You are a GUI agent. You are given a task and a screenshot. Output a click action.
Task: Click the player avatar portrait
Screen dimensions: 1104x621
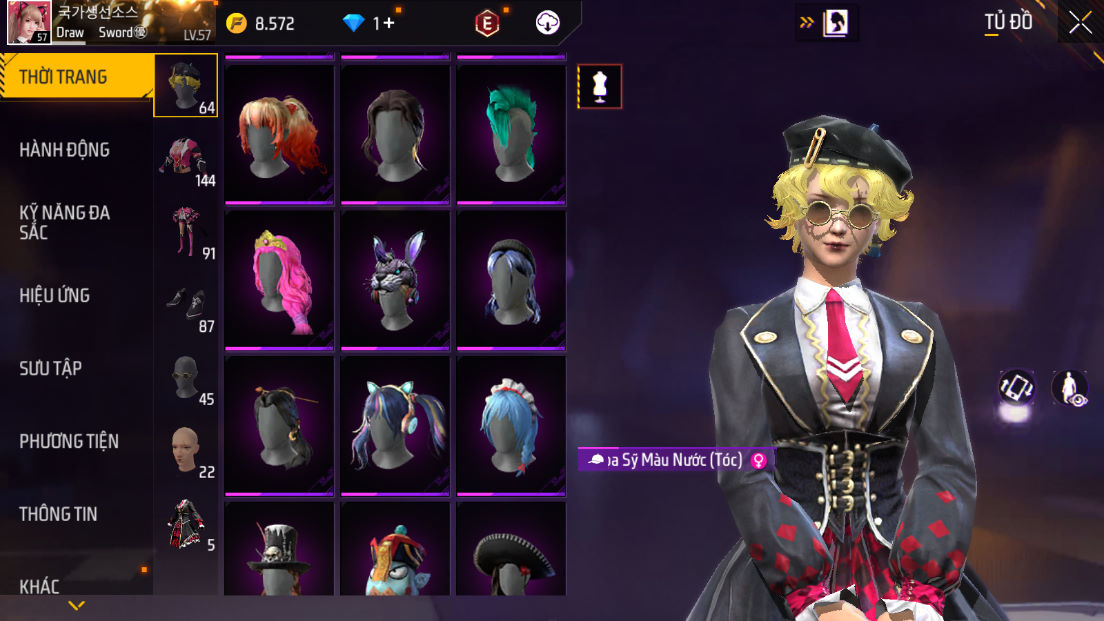29,23
